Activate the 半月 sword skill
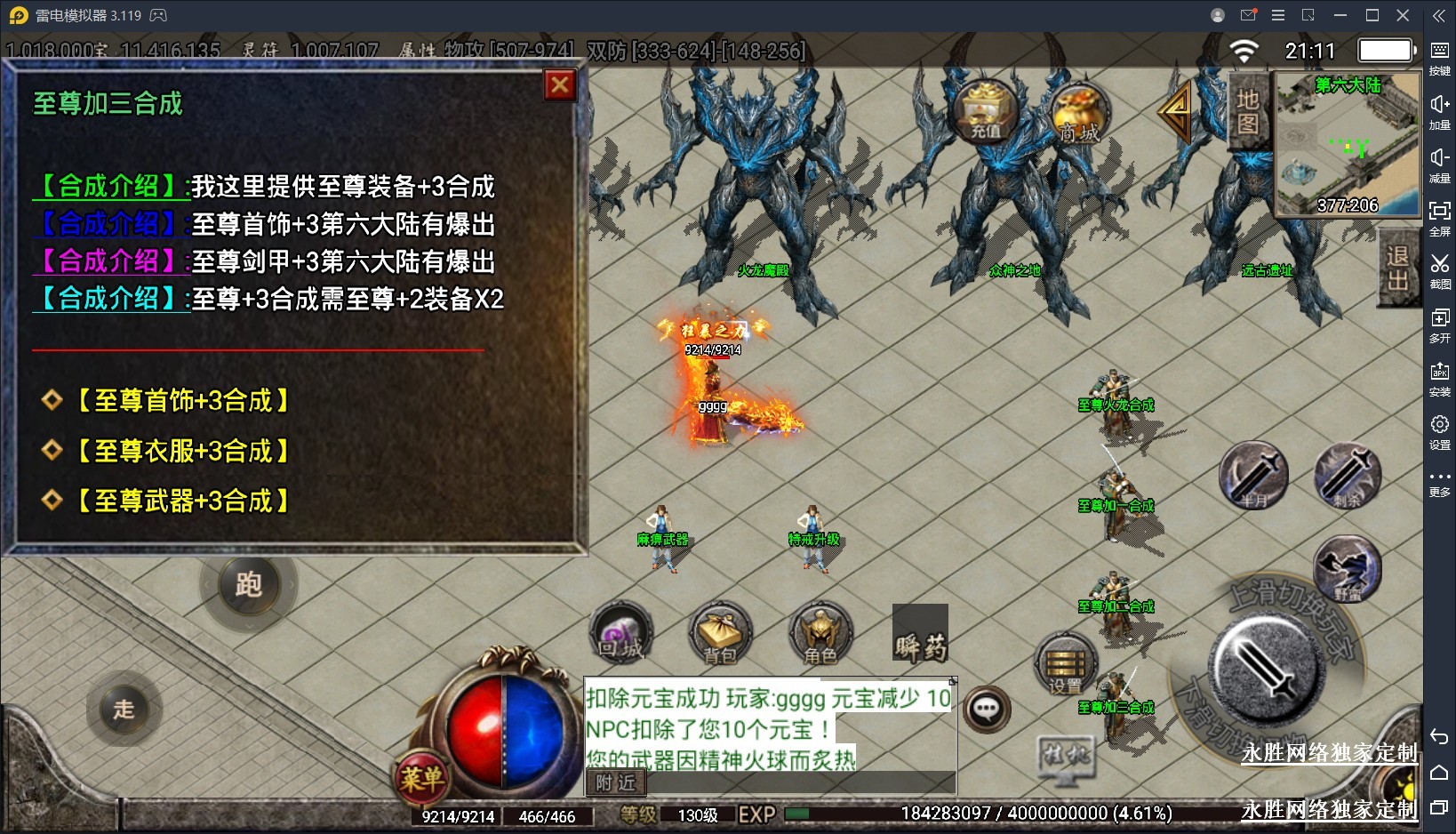Image resolution: width=1456 pixels, height=834 pixels. click(x=1253, y=476)
